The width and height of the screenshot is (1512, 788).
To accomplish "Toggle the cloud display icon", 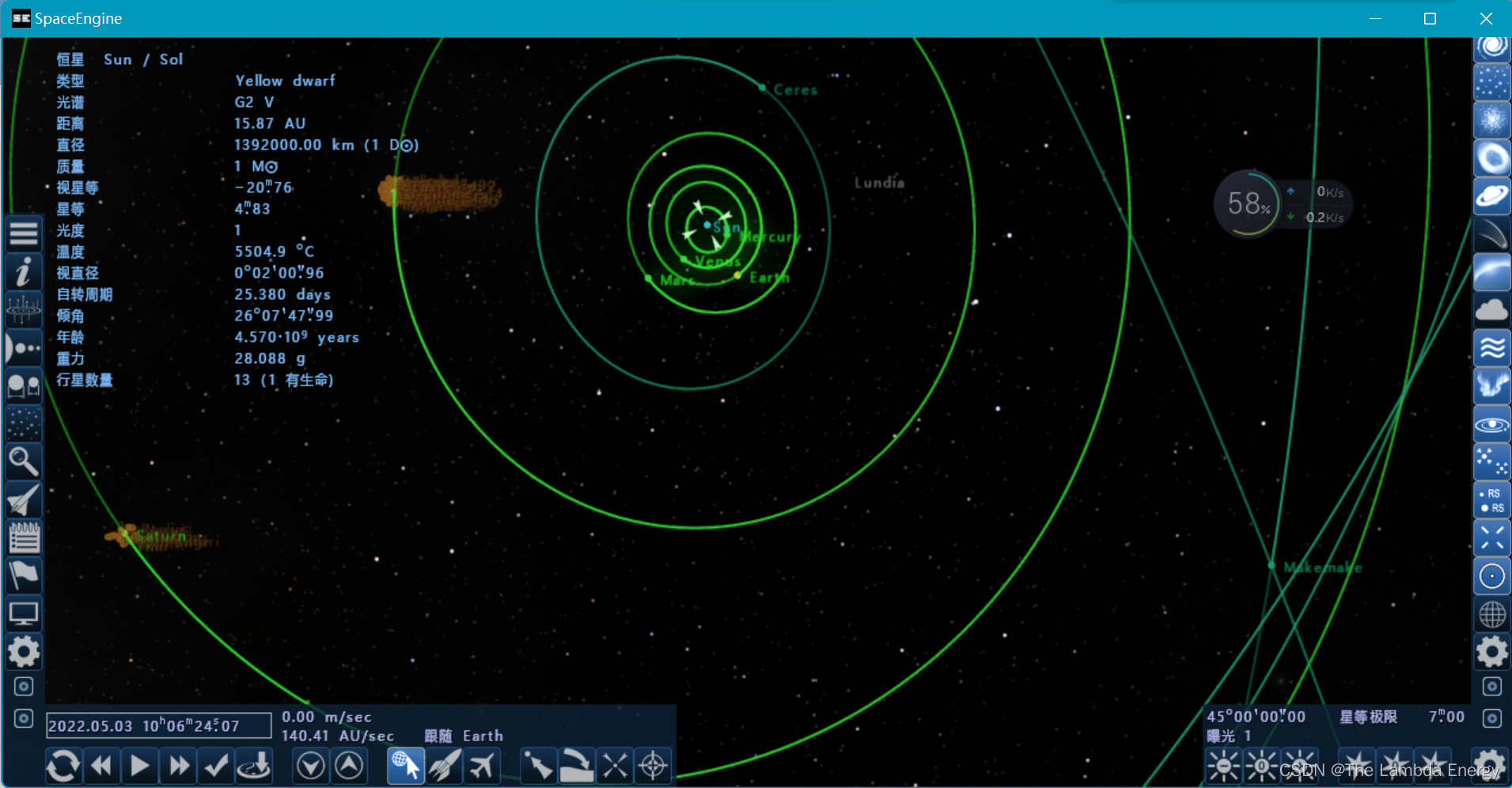I will 1491,310.
